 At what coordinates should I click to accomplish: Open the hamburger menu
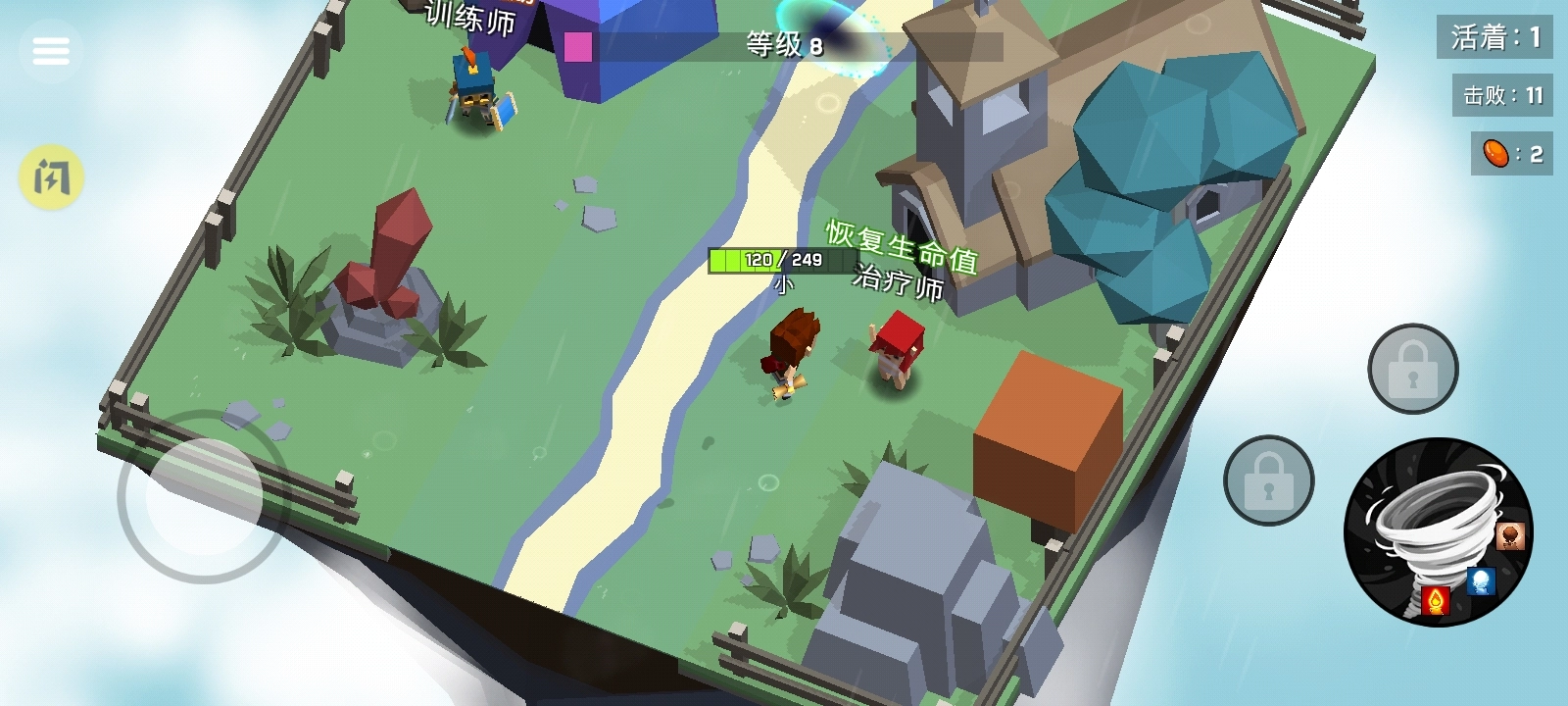[52, 49]
